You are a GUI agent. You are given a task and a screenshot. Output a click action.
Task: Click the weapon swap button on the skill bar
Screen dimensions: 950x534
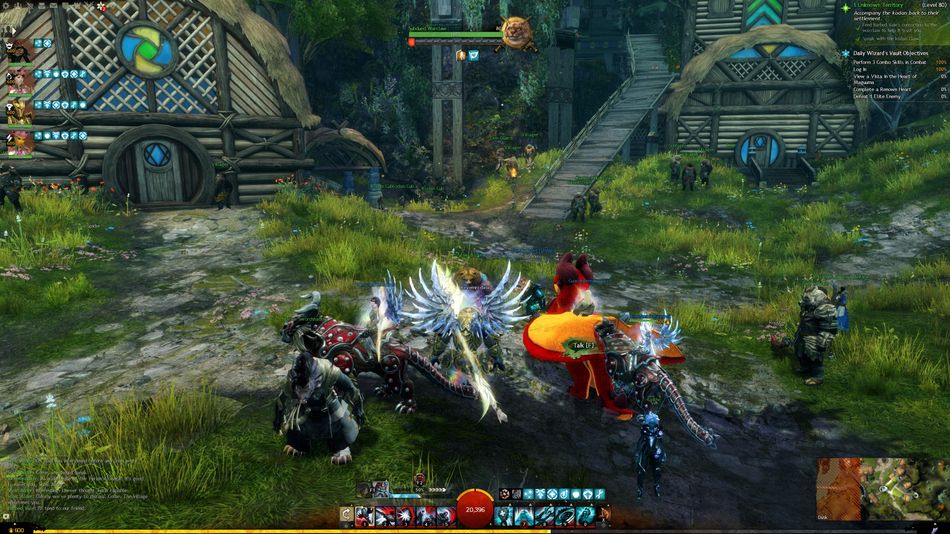click(x=346, y=516)
